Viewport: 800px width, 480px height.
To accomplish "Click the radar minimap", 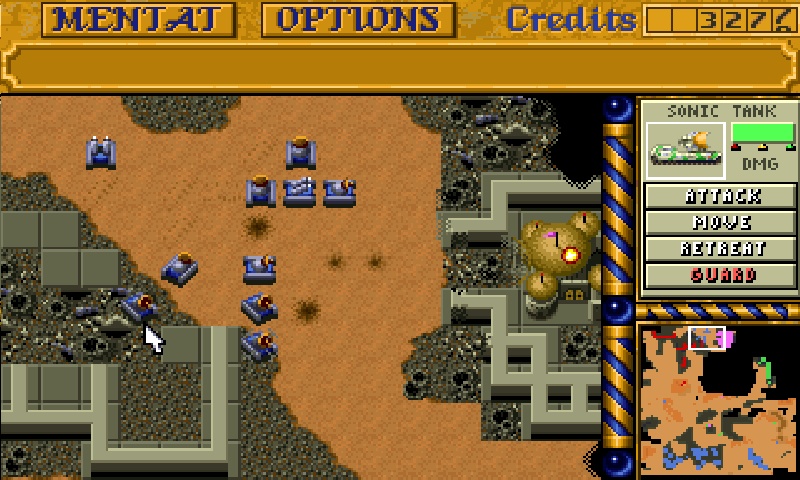I will click(x=717, y=399).
